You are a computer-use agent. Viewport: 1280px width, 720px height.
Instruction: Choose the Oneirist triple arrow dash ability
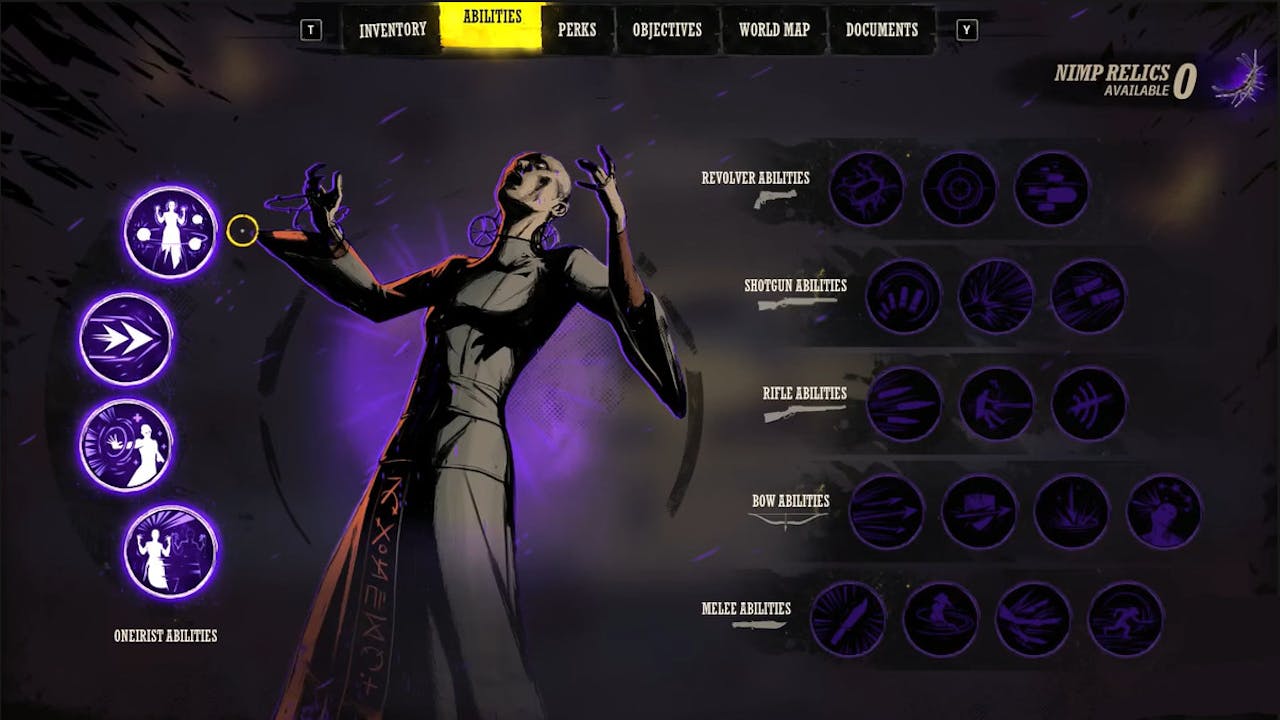tap(126, 339)
